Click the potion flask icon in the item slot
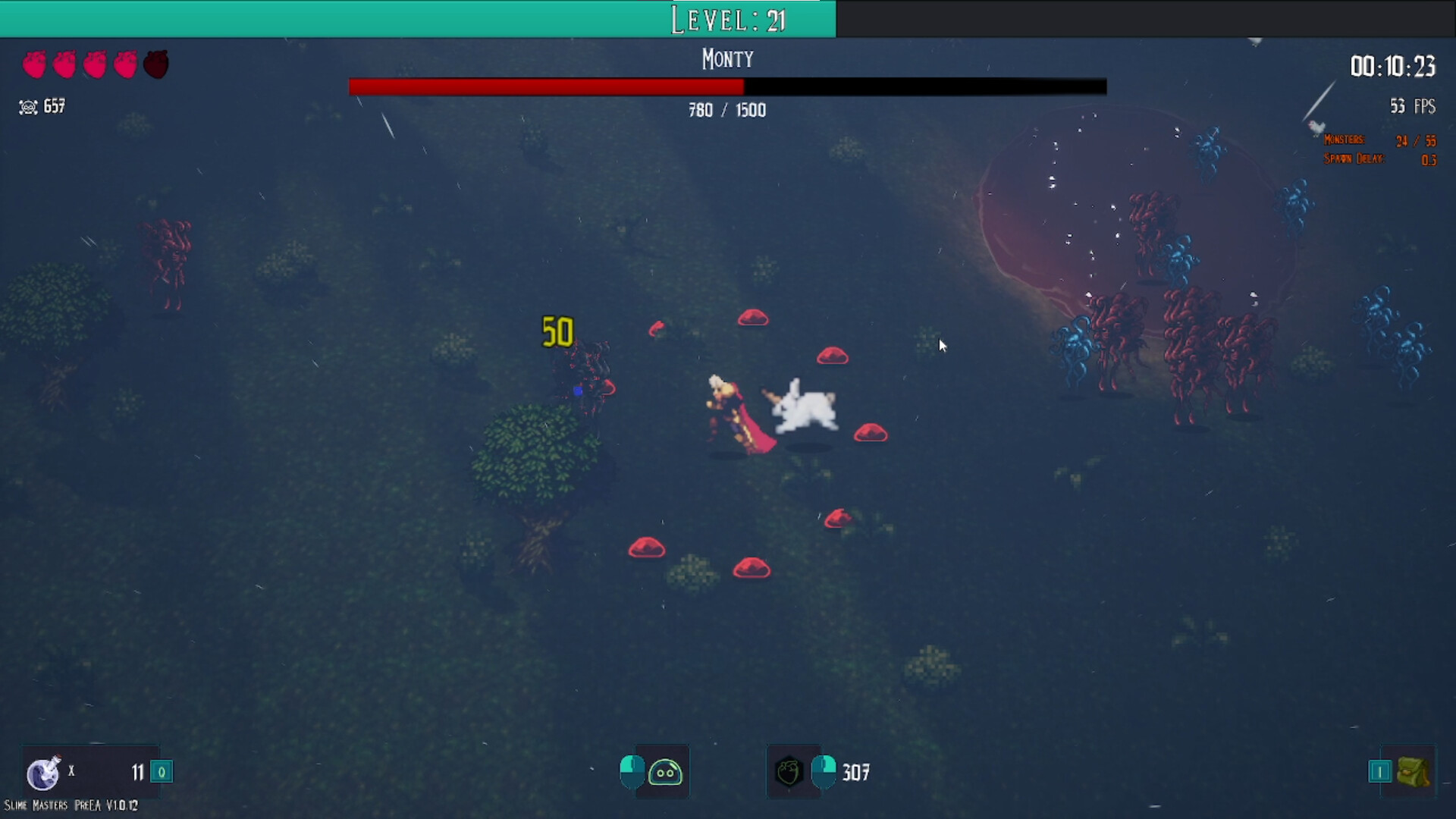1456x819 pixels. tap(44, 772)
